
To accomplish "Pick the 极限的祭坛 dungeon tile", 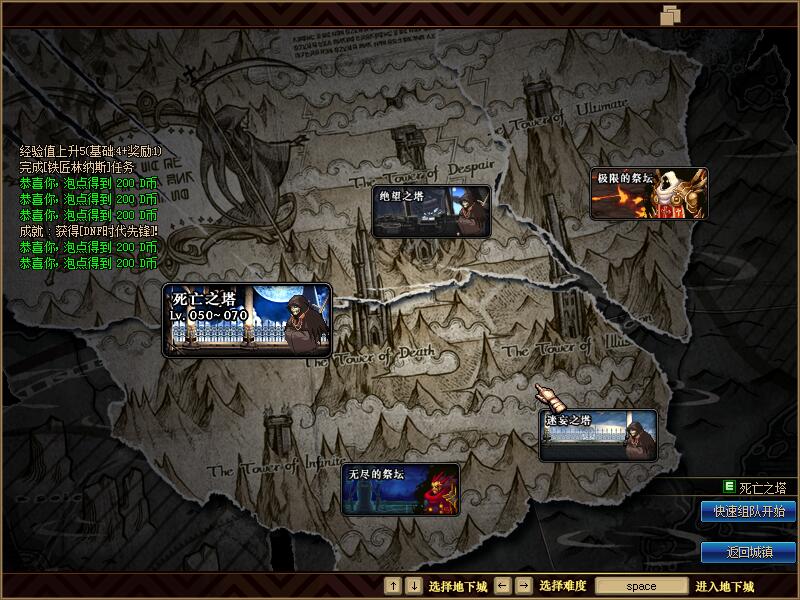I will click(x=649, y=194).
